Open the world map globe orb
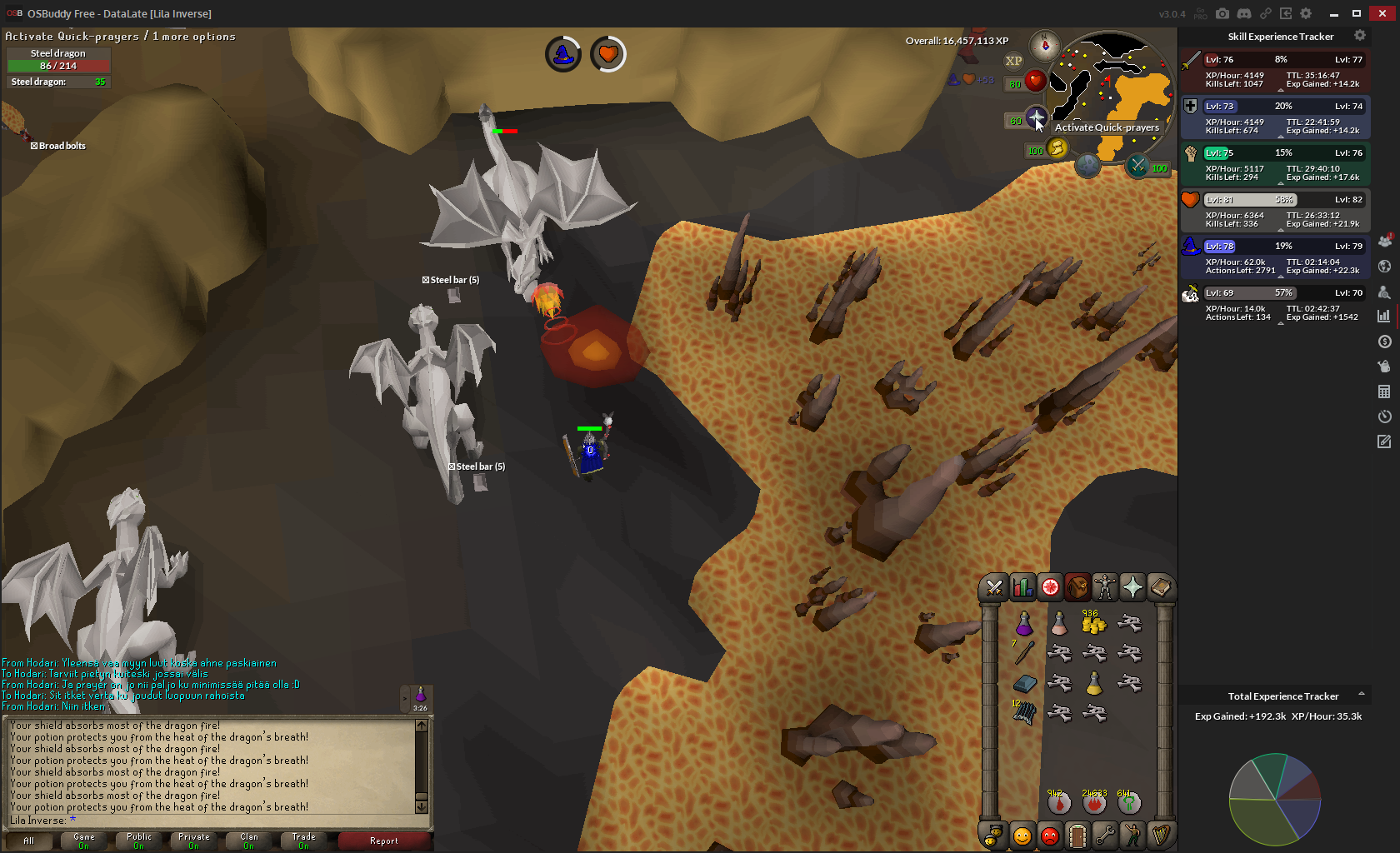Viewport: 1400px width, 853px height. click(x=1087, y=165)
